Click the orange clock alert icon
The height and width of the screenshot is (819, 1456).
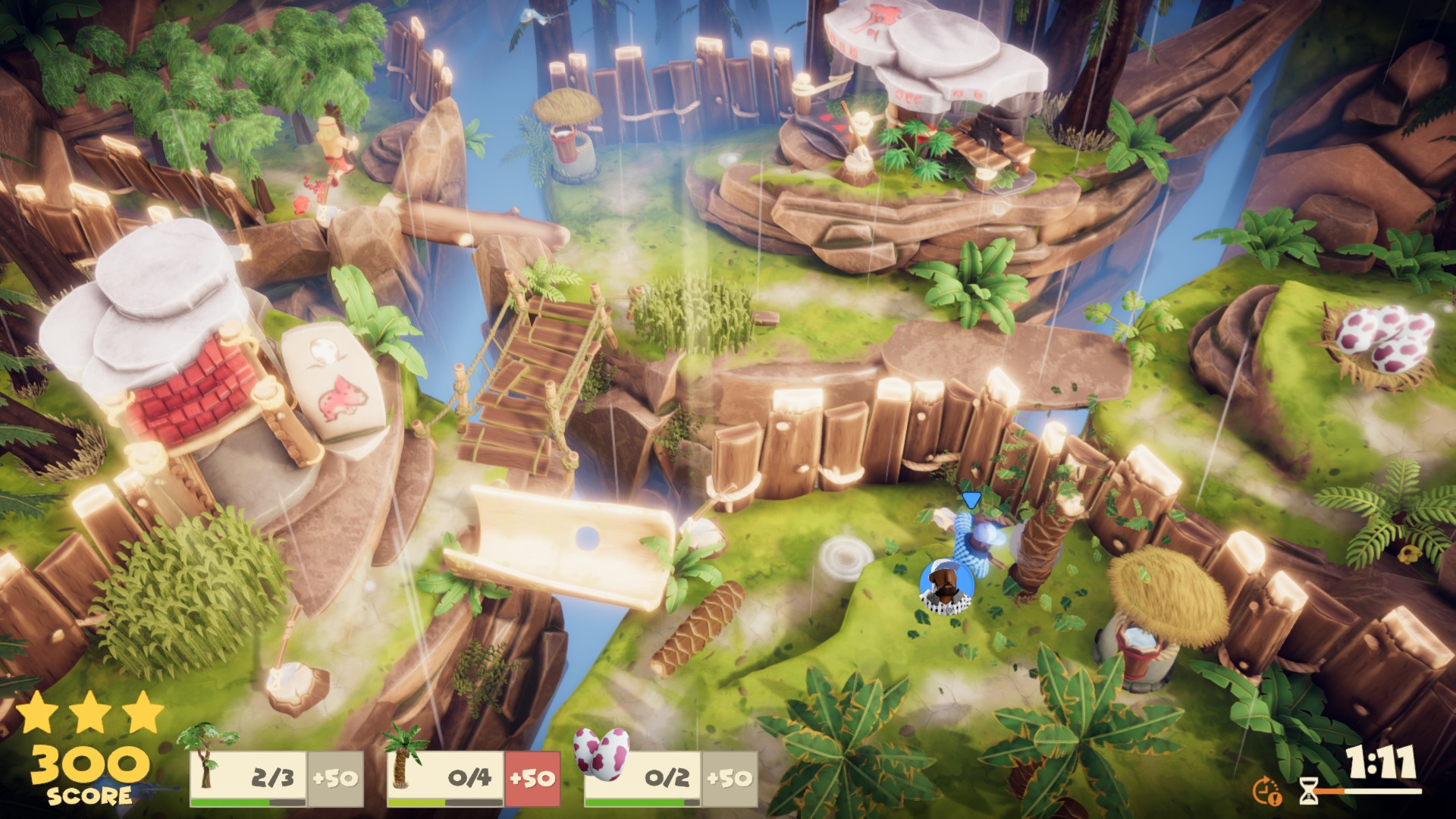pos(1266,791)
